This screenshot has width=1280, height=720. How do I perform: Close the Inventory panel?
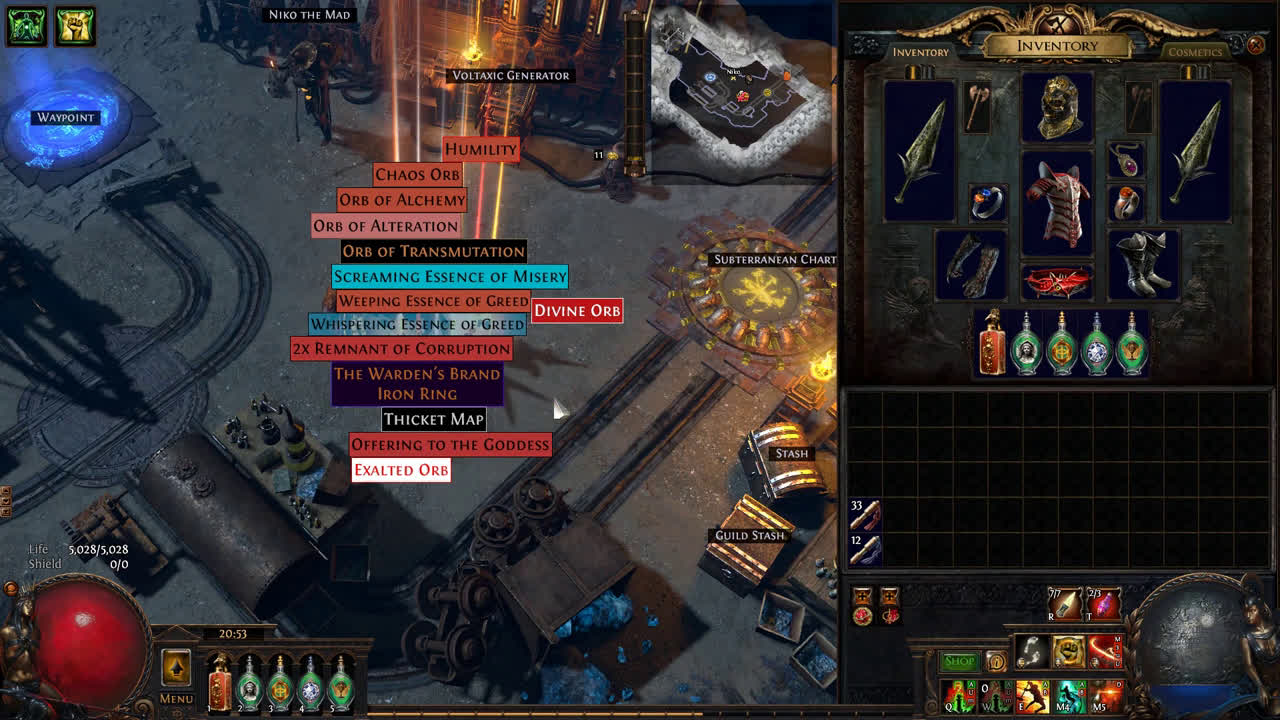pyautogui.click(x=1256, y=45)
